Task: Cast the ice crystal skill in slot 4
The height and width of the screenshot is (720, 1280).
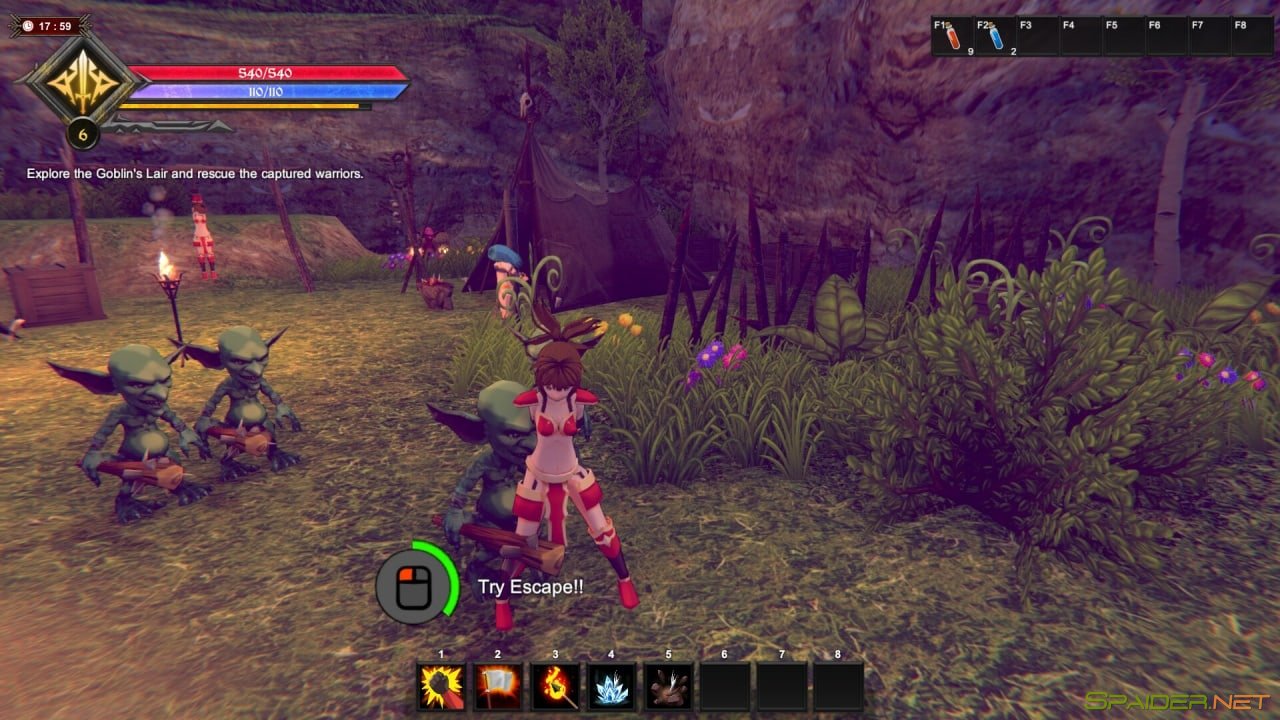Action: (x=610, y=684)
